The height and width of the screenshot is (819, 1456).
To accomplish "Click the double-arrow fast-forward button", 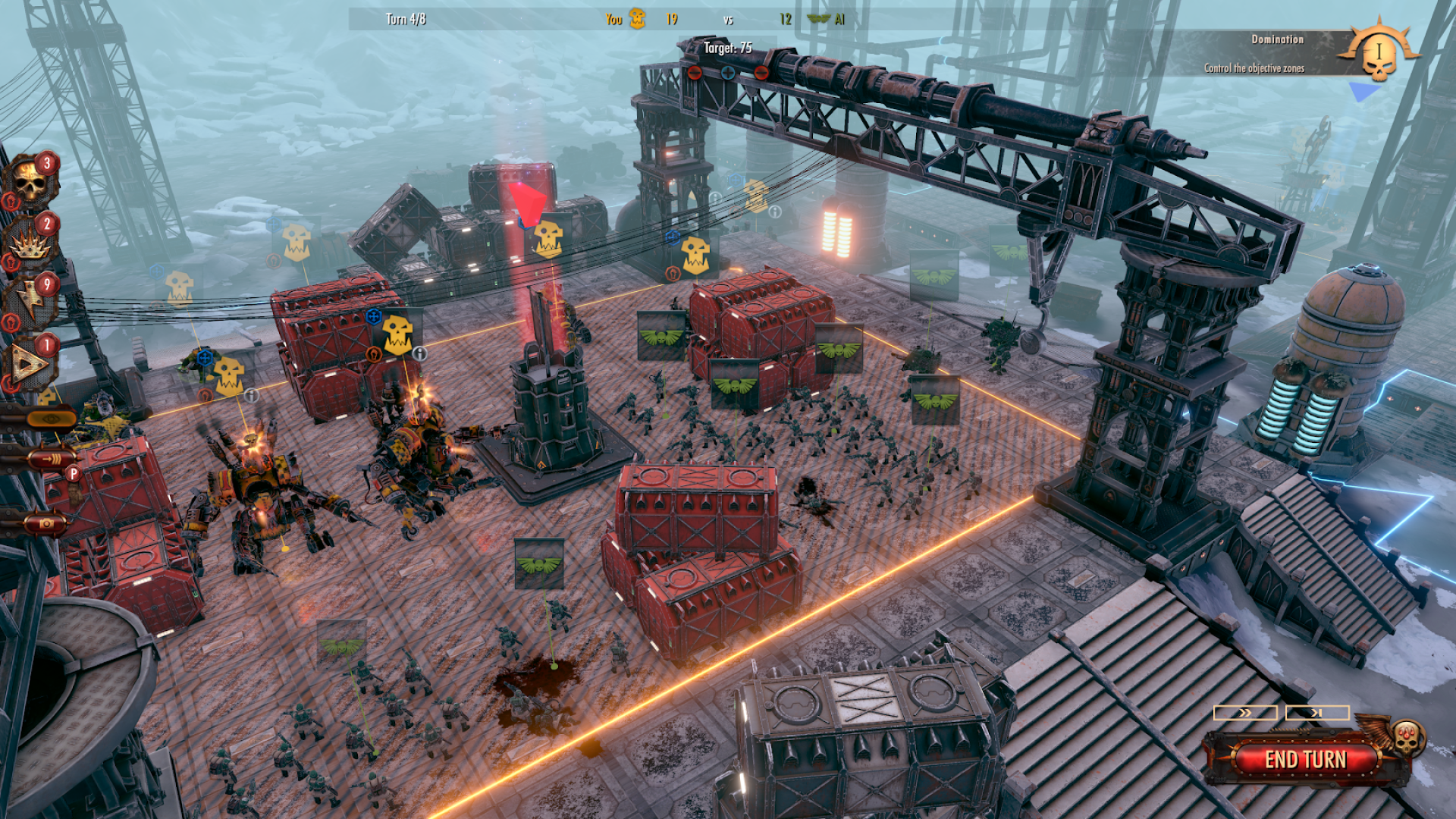I will point(1245,713).
